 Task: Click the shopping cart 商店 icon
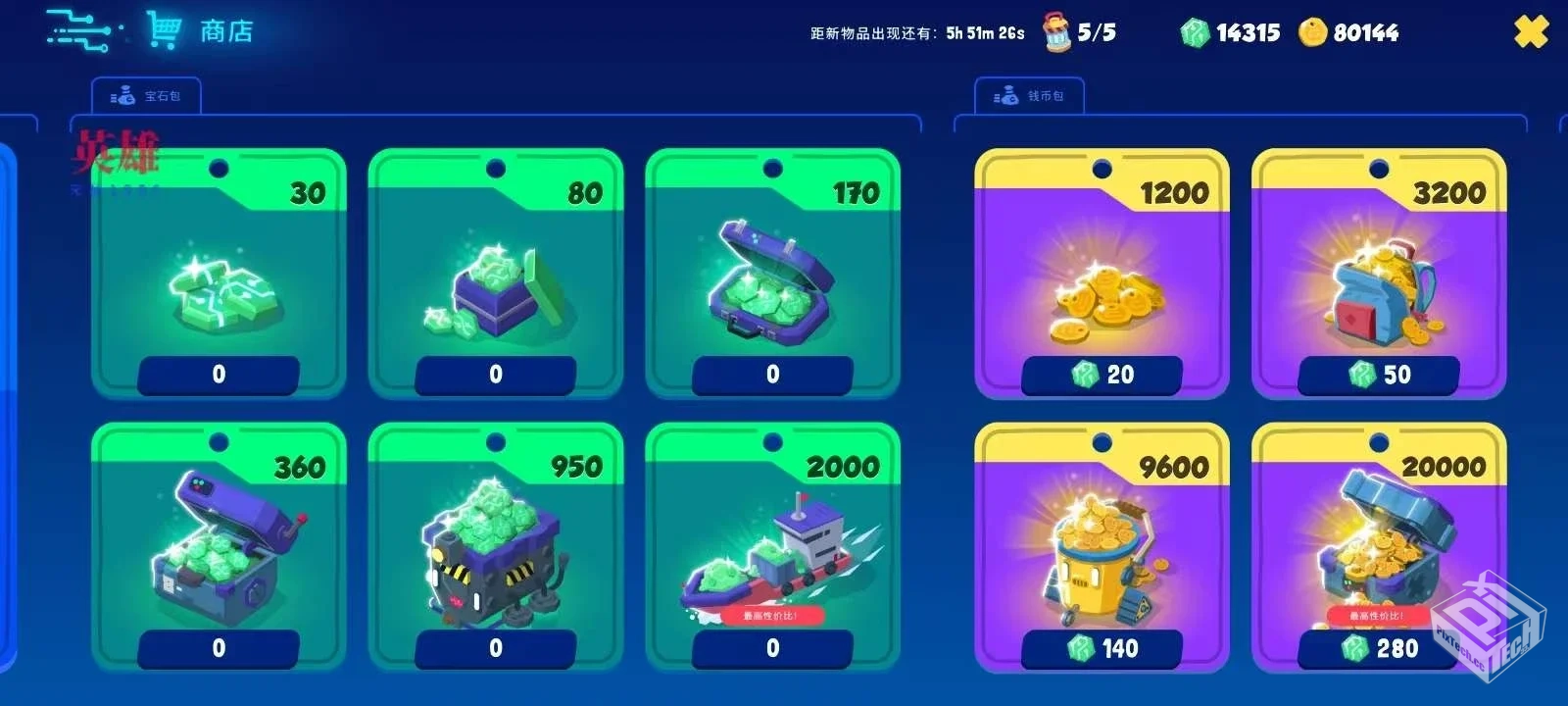pyautogui.click(x=165, y=30)
